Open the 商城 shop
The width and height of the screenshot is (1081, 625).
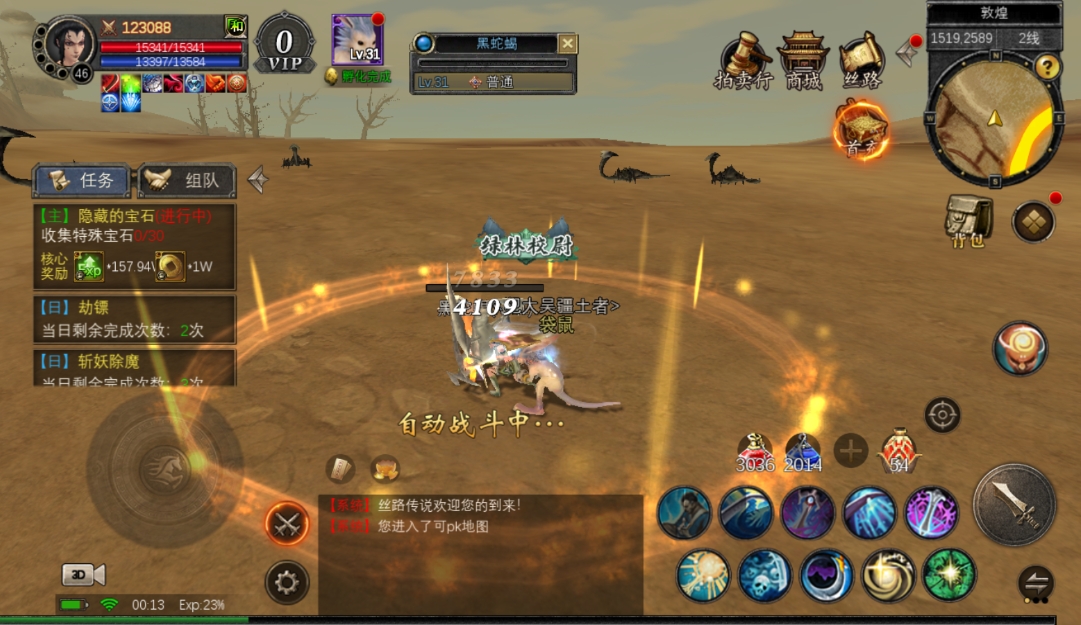coord(803,62)
